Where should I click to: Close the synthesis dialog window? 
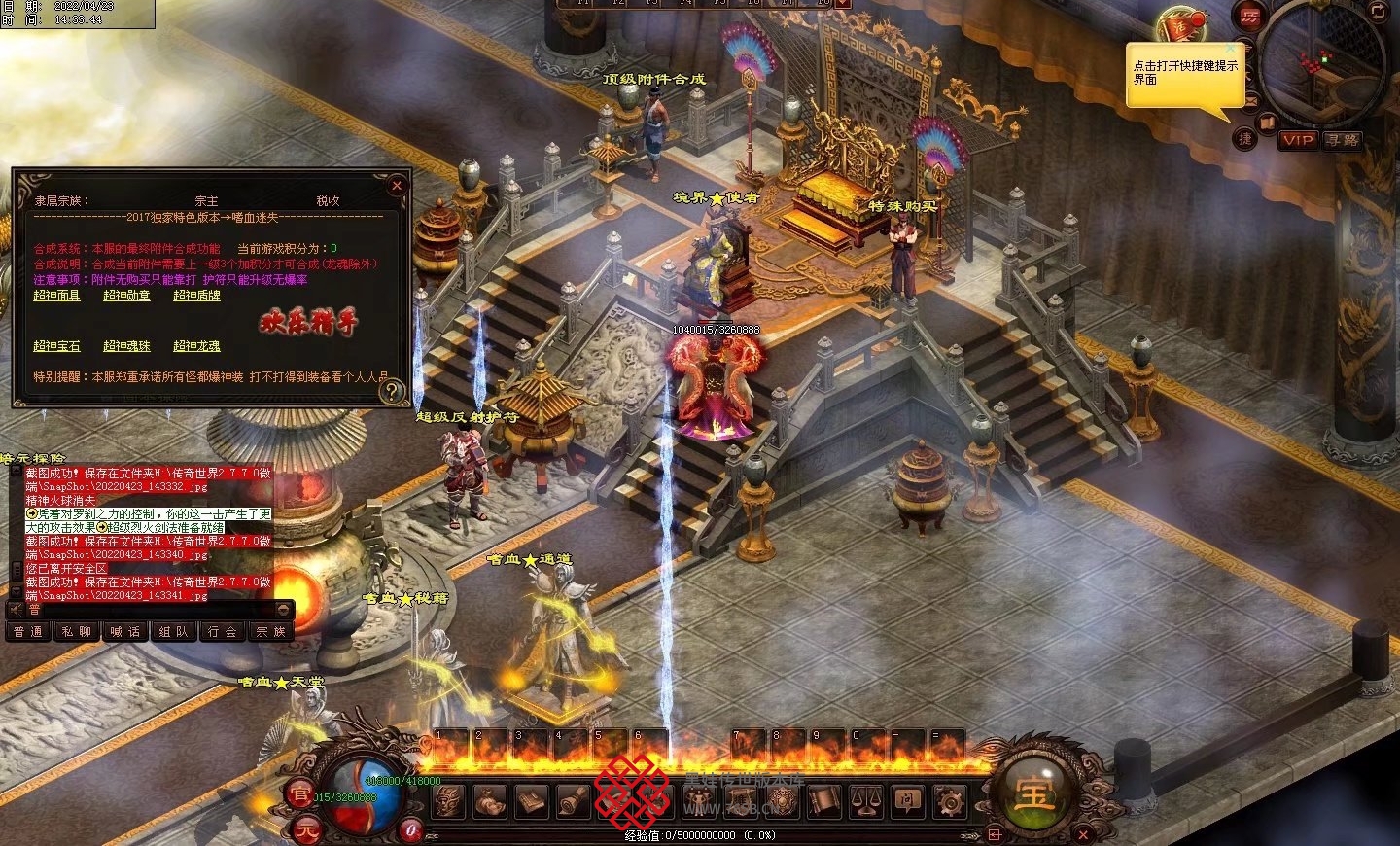point(397,185)
